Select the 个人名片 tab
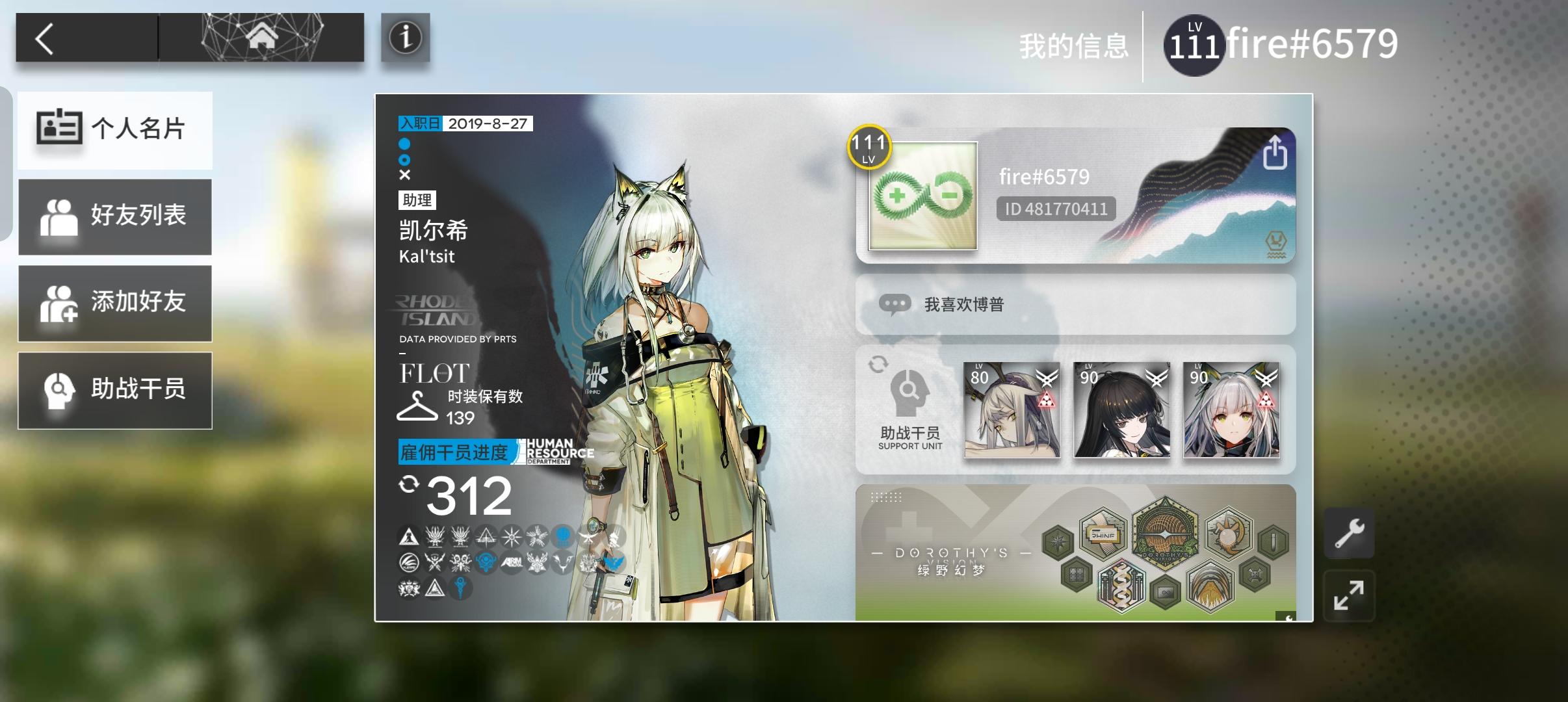The width and height of the screenshot is (1568, 702). pos(115,130)
